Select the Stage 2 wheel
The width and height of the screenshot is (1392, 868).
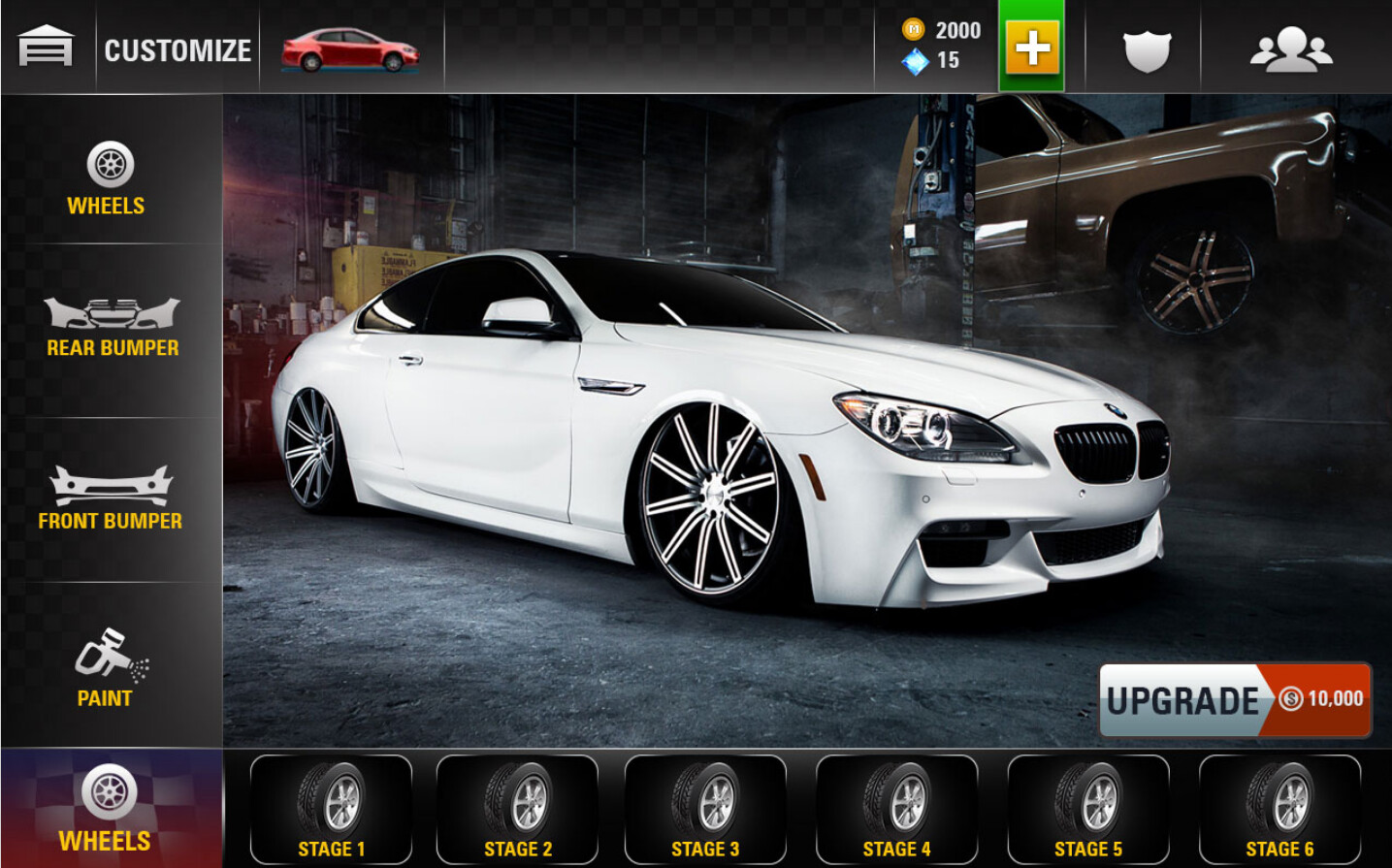coord(518,810)
